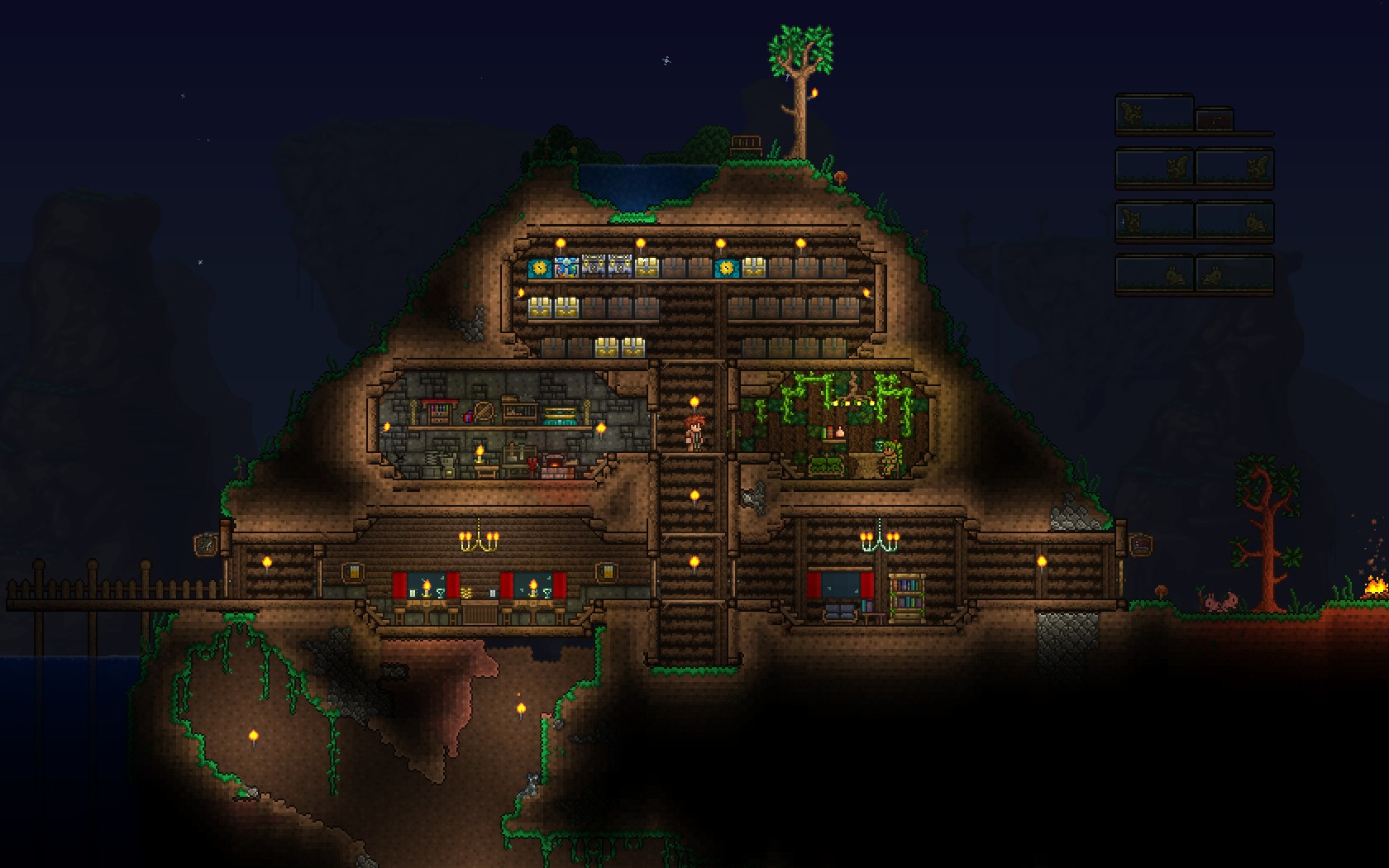1389x868 pixels.
Task: Switch to the jungle plant room
Action: click(835, 430)
